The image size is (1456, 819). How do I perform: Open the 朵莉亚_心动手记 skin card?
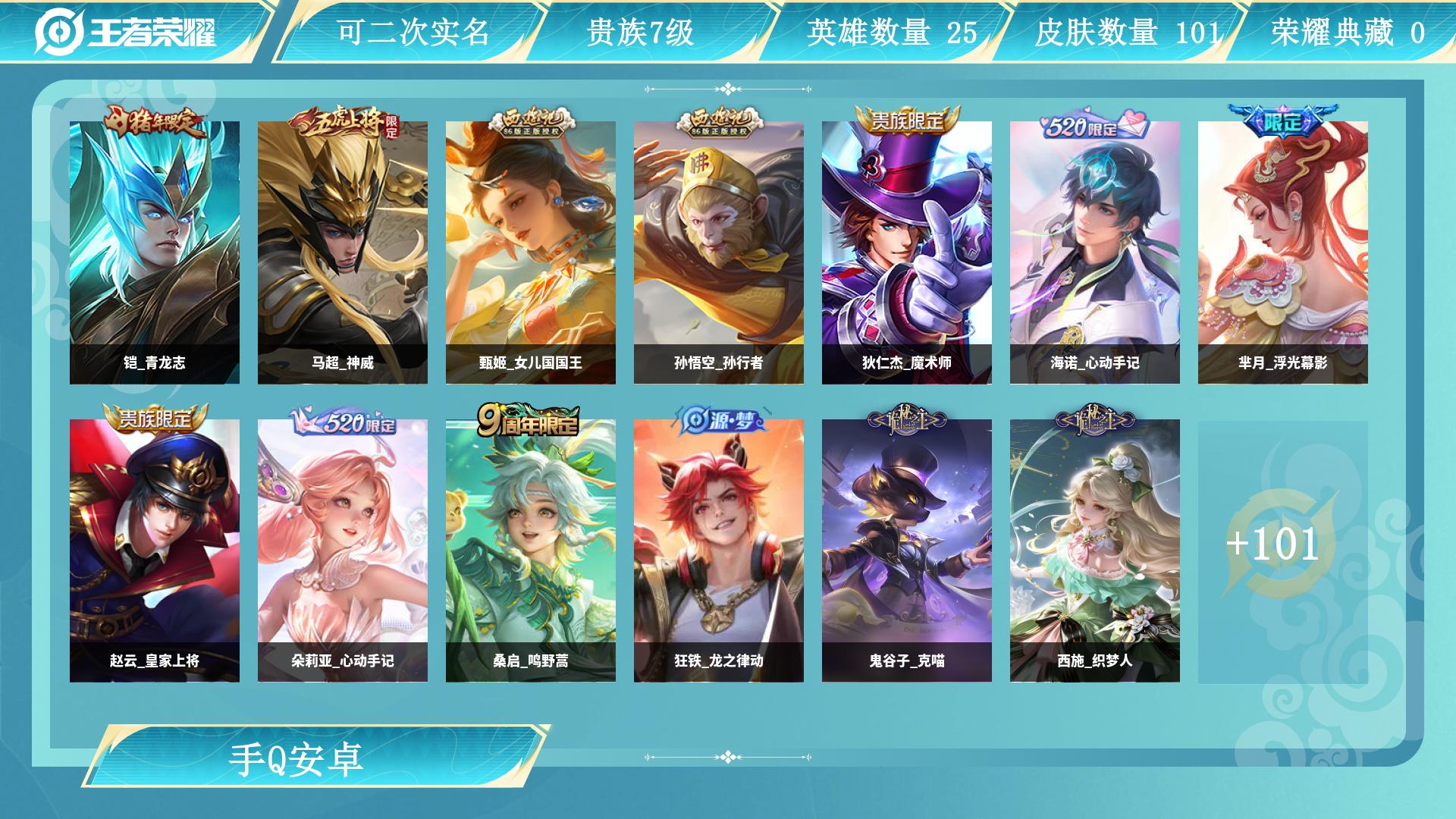point(343,551)
